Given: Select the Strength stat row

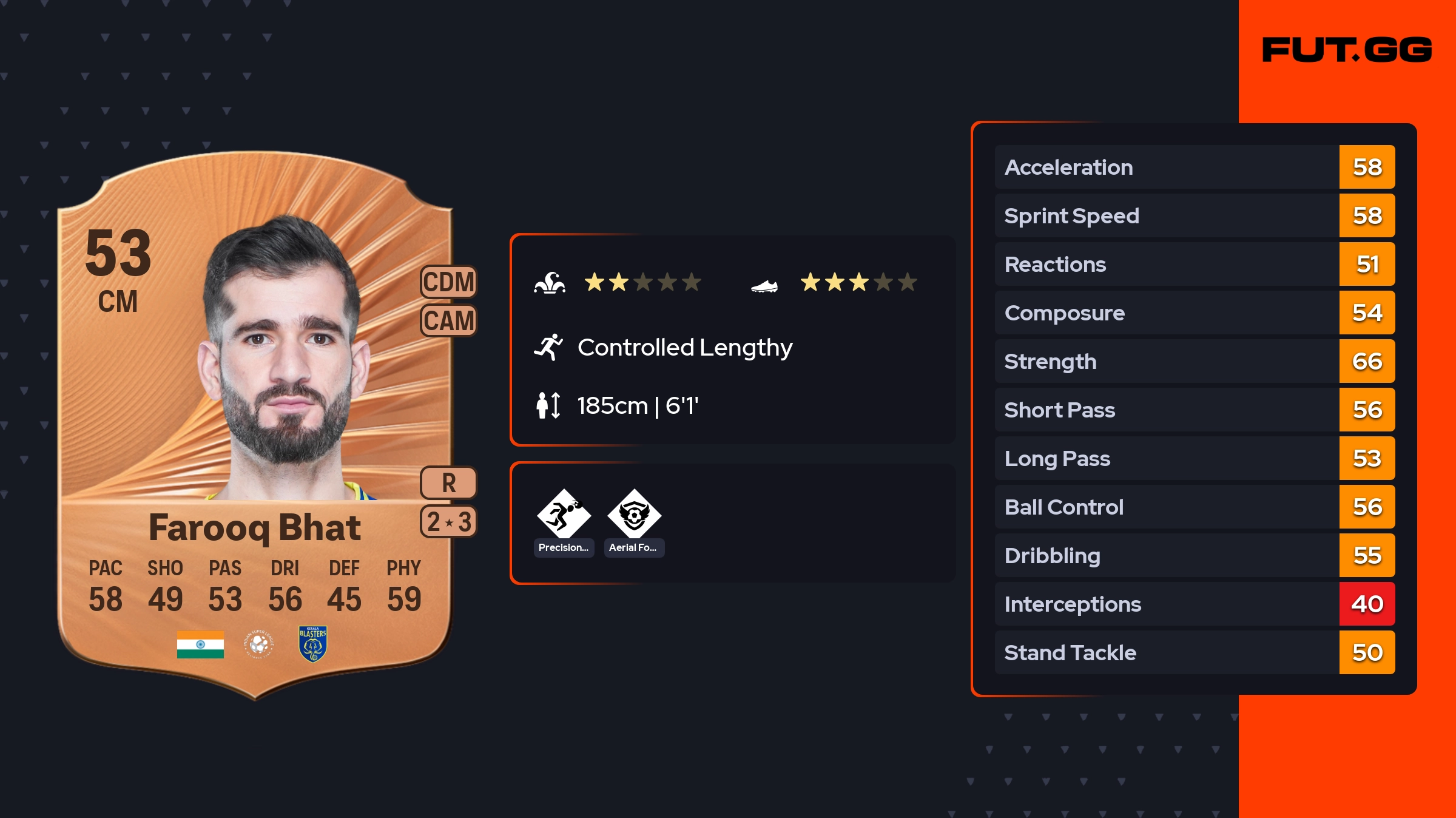Looking at the screenshot, I should click(1194, 361).
